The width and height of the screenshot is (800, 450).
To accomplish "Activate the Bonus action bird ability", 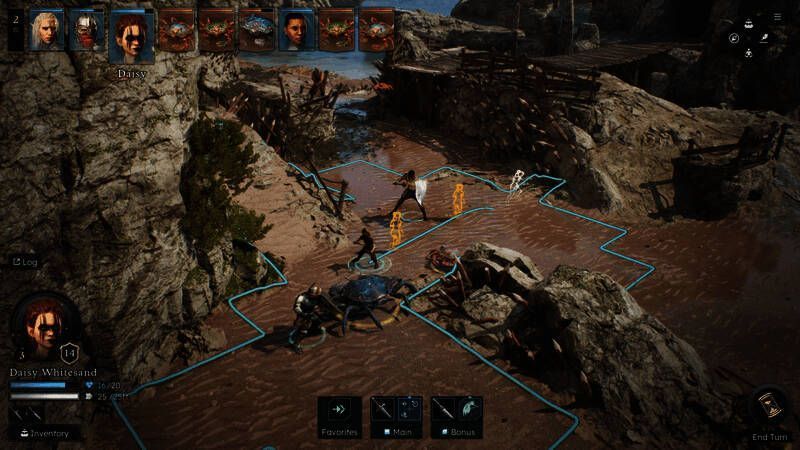I will click(470, 410).
